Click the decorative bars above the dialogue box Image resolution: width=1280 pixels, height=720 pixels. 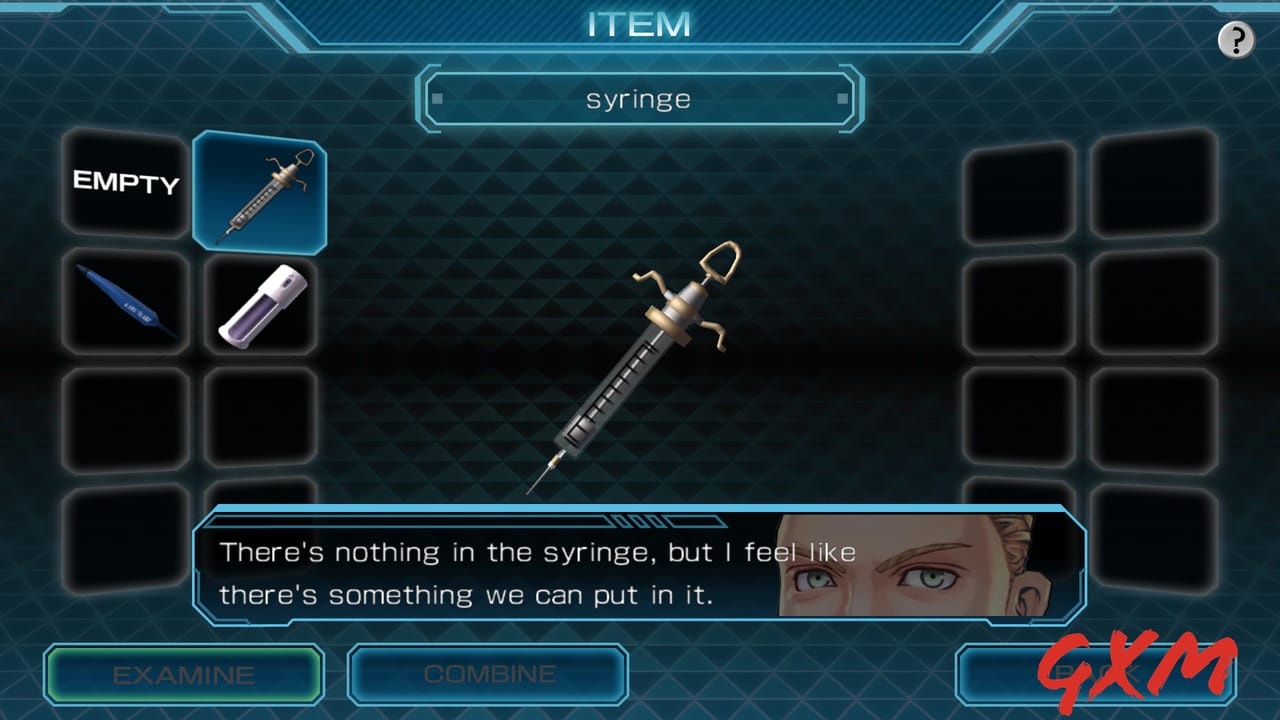pyautogui.click(x=640, y=519)
